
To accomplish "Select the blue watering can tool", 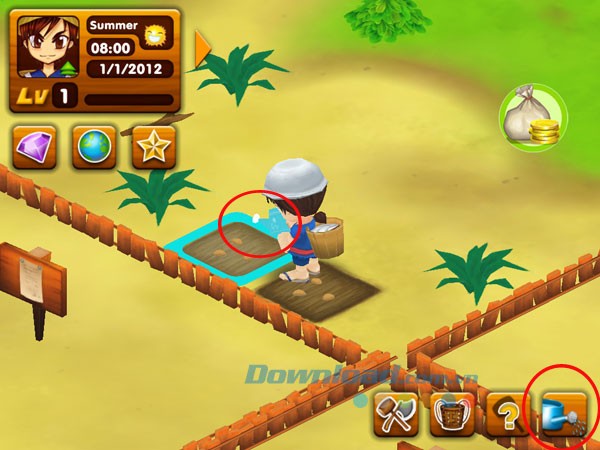I will point(565,413).
